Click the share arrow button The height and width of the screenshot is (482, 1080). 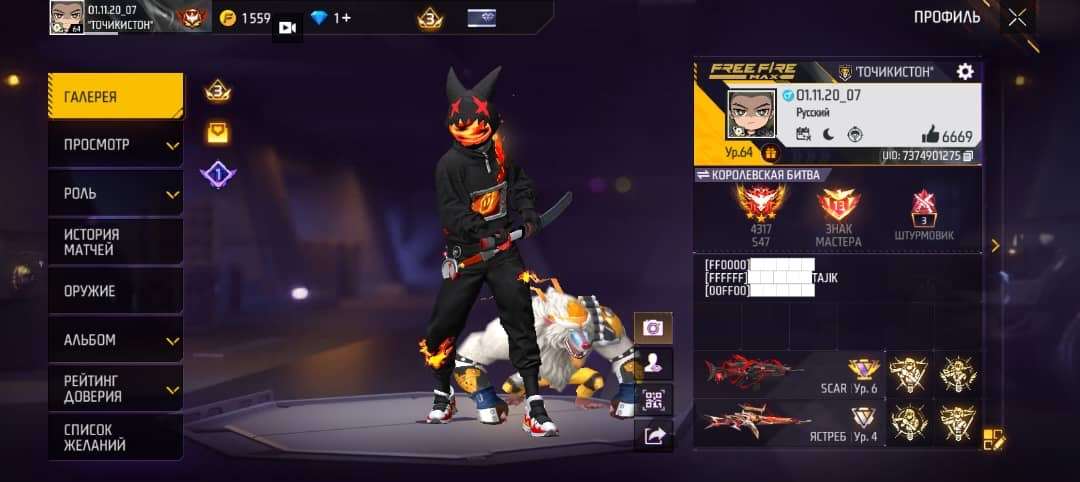[653, 435]
